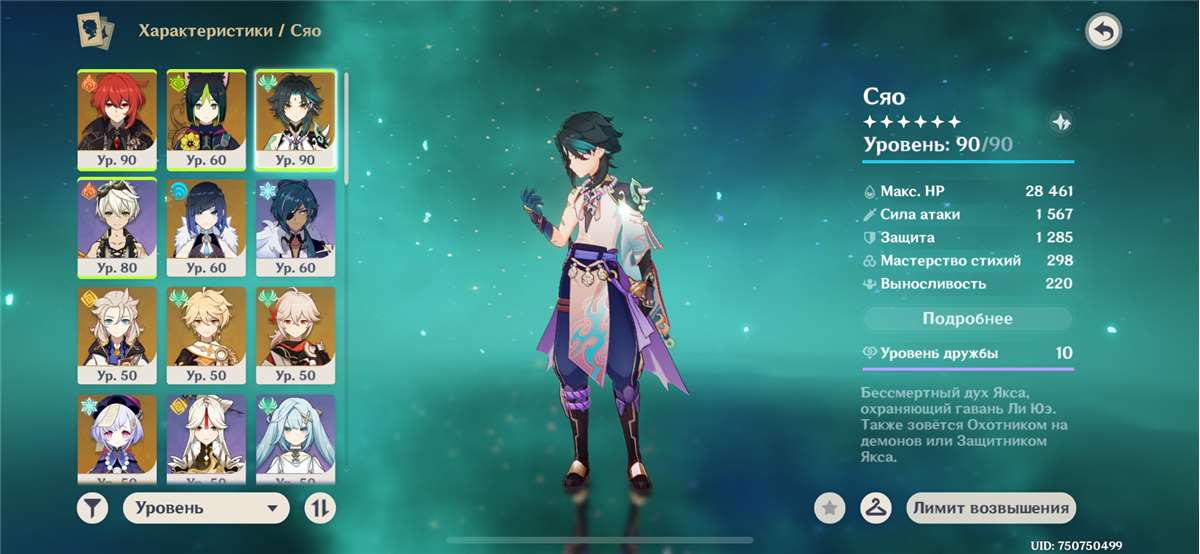The height and width of the screenshot is (554, 1200).
Task: Select Kaeya's eyepatch portrait
Action: click(296, 227)
